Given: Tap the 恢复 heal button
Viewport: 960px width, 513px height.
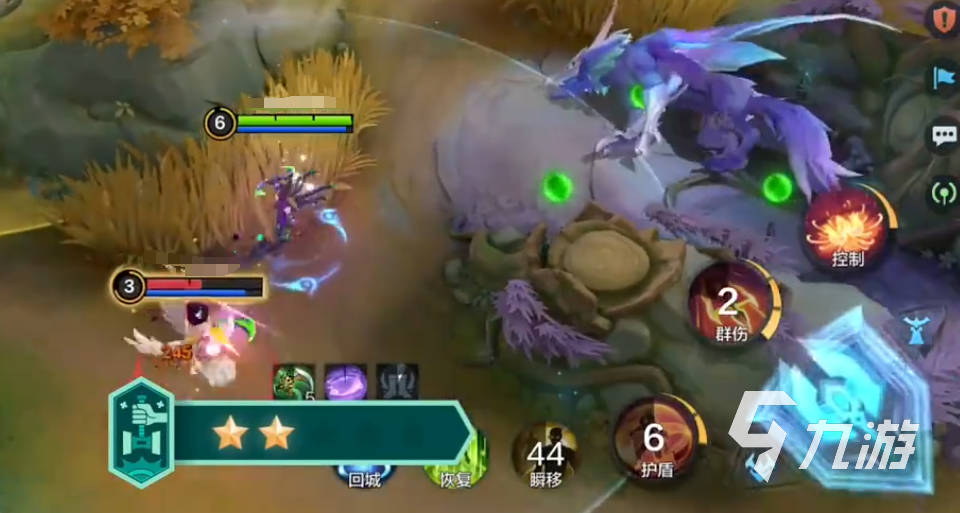Looking at the screenshot, I should pyautogui.click(x=455, y=468).
